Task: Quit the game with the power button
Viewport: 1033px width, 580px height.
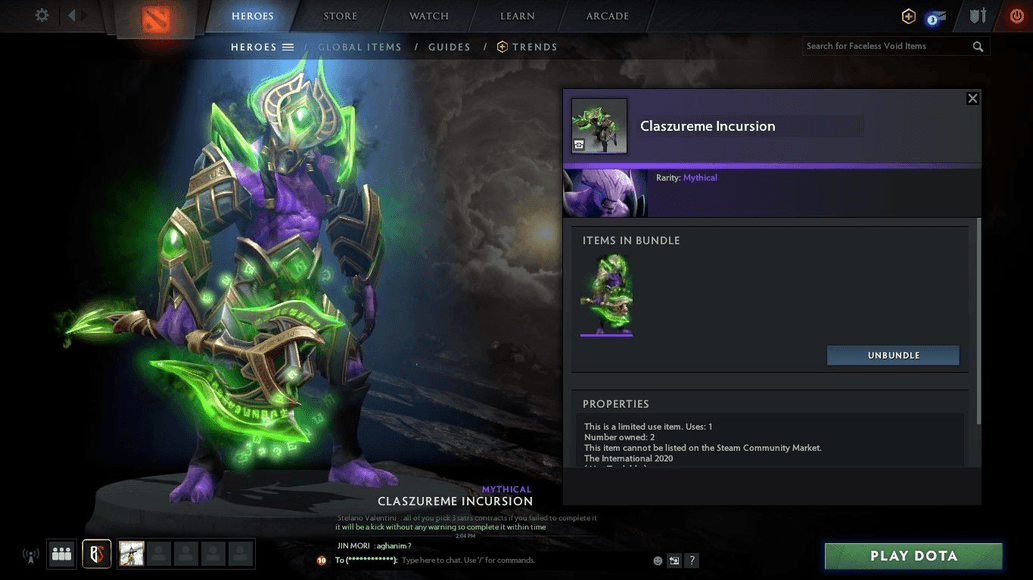Action: (1017, 17)
